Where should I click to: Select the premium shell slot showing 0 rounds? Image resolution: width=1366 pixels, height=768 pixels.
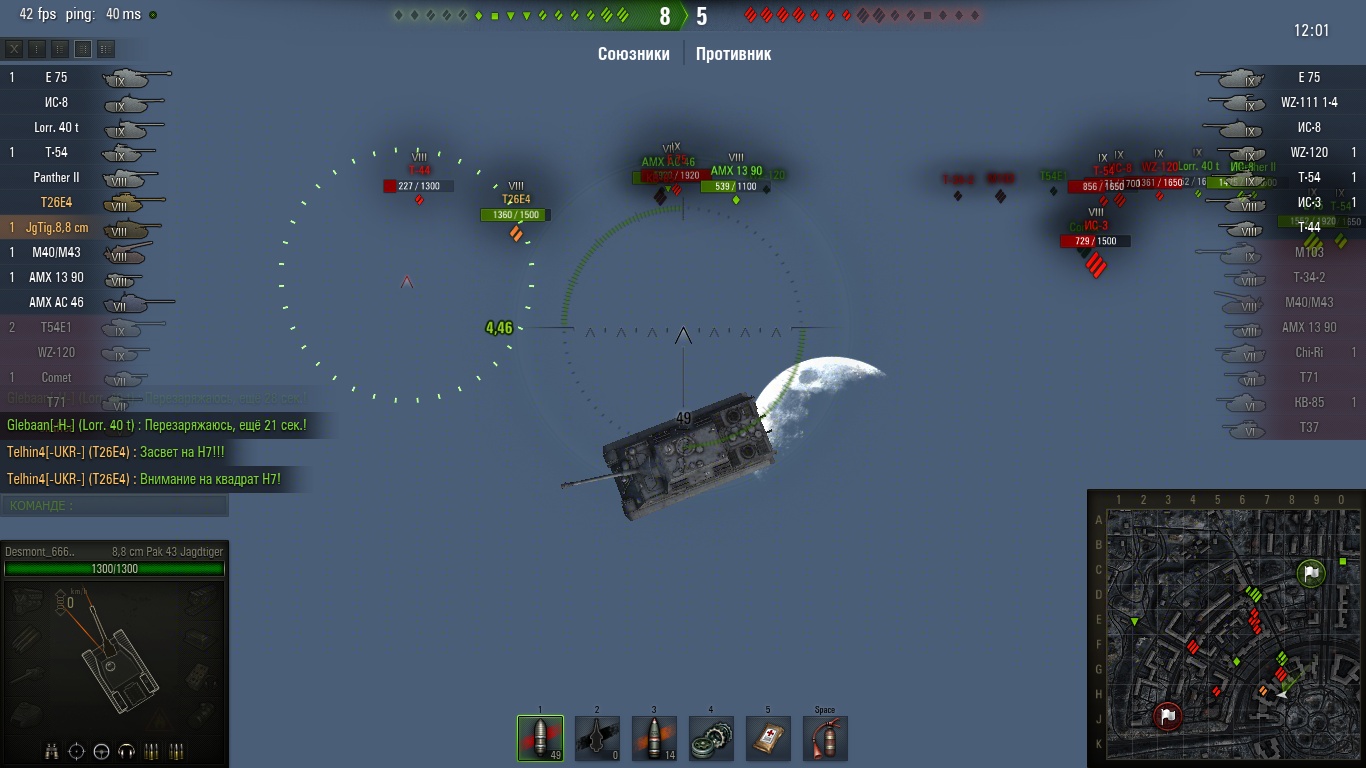(x=597, y=738)
